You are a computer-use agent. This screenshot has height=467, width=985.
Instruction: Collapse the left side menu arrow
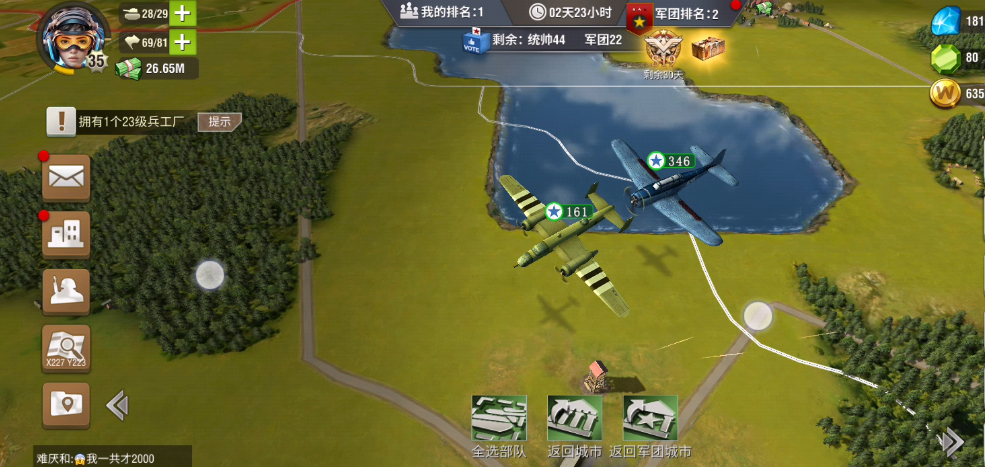coord(117,405)
